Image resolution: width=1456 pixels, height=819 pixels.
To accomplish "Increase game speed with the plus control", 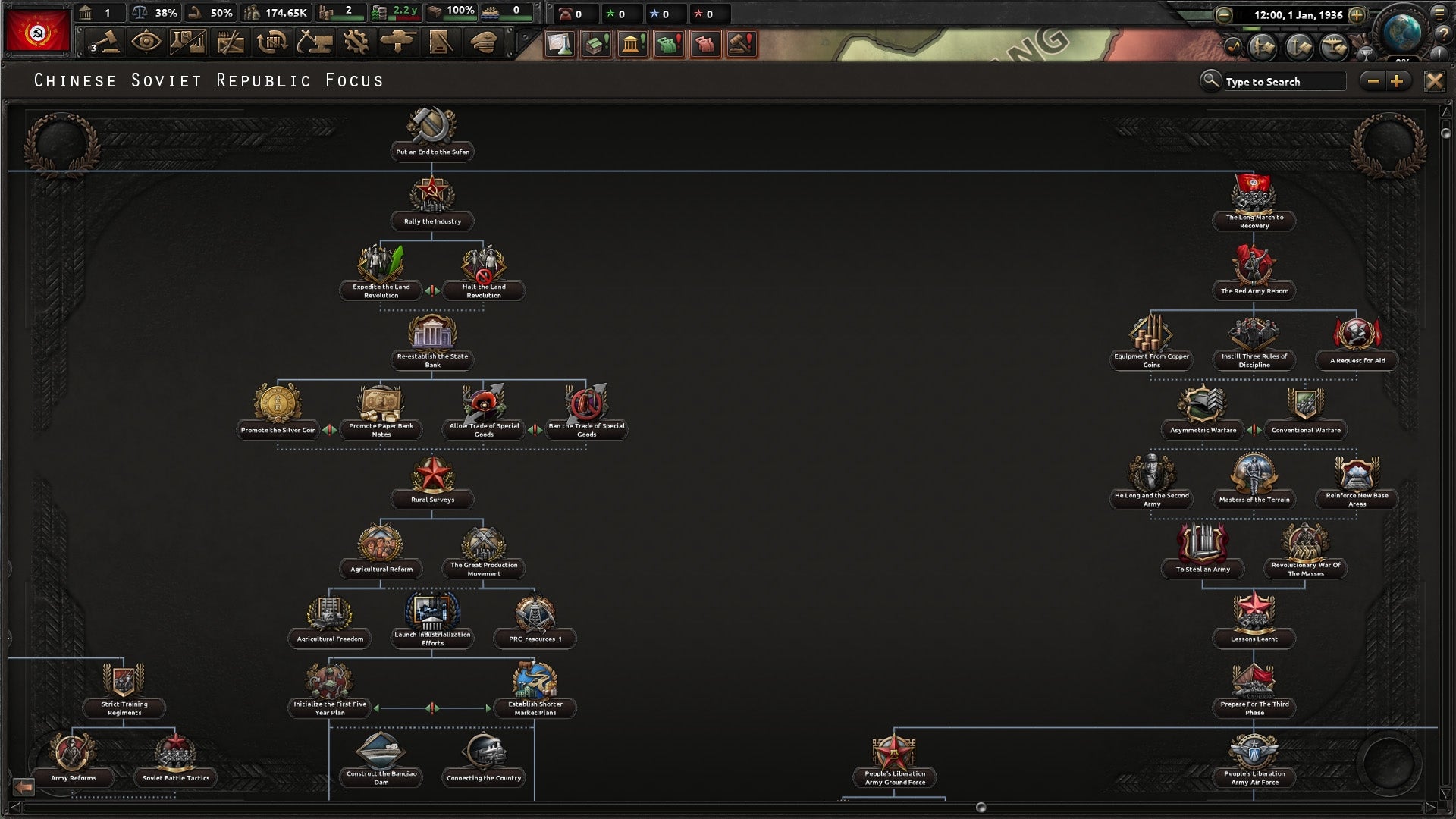I will point(1357,15).
